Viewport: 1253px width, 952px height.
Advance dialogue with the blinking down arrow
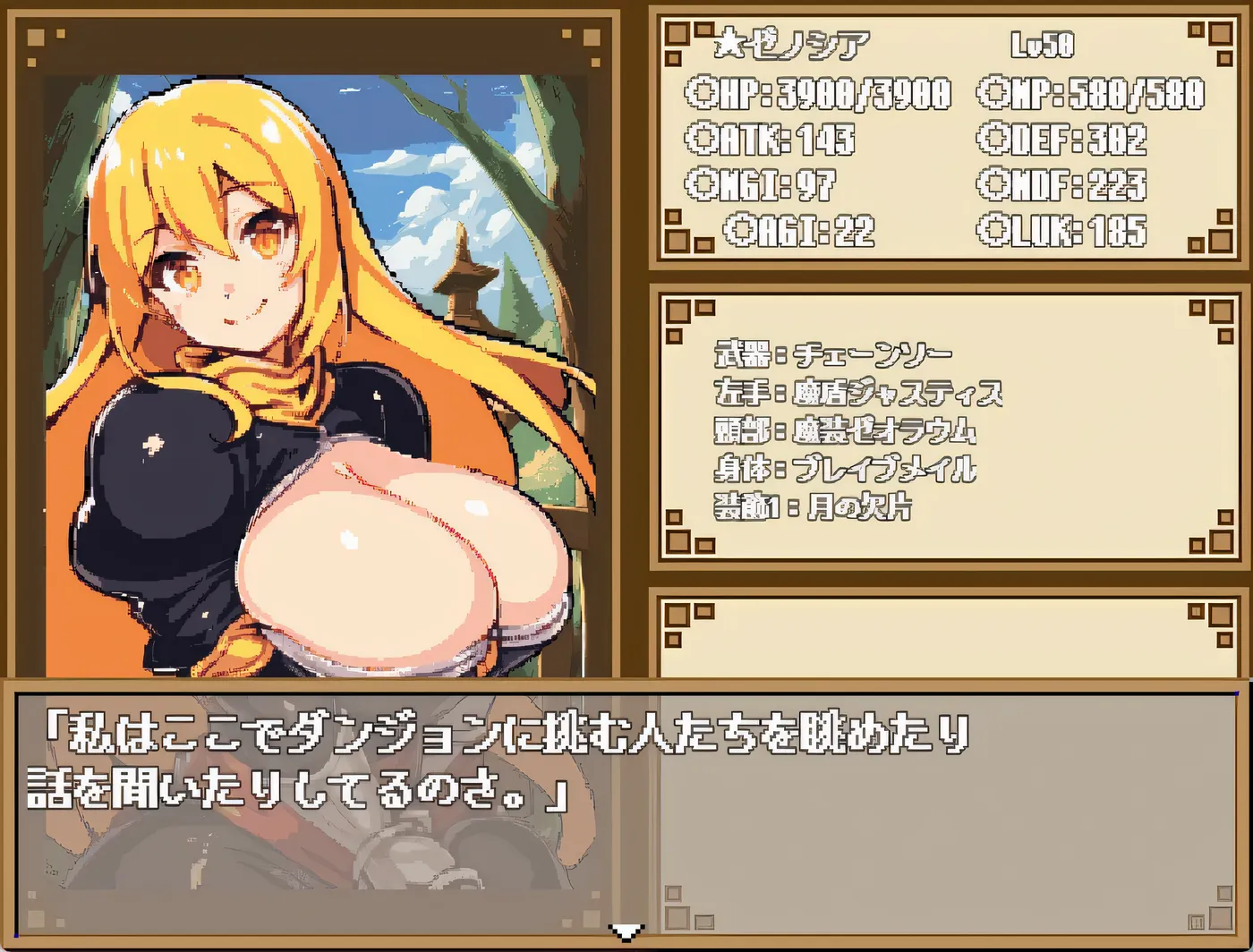(x=626, y=934)
